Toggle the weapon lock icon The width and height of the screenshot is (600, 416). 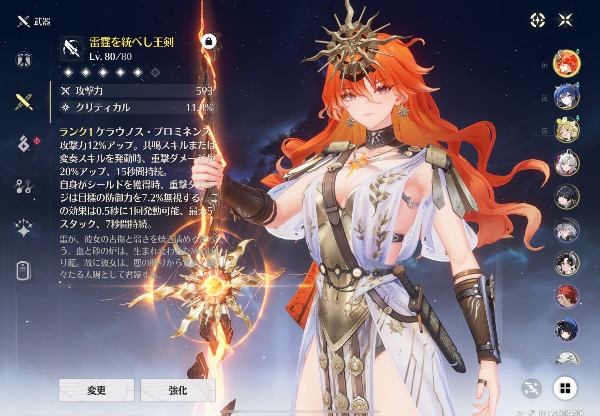tap(209, 41)
